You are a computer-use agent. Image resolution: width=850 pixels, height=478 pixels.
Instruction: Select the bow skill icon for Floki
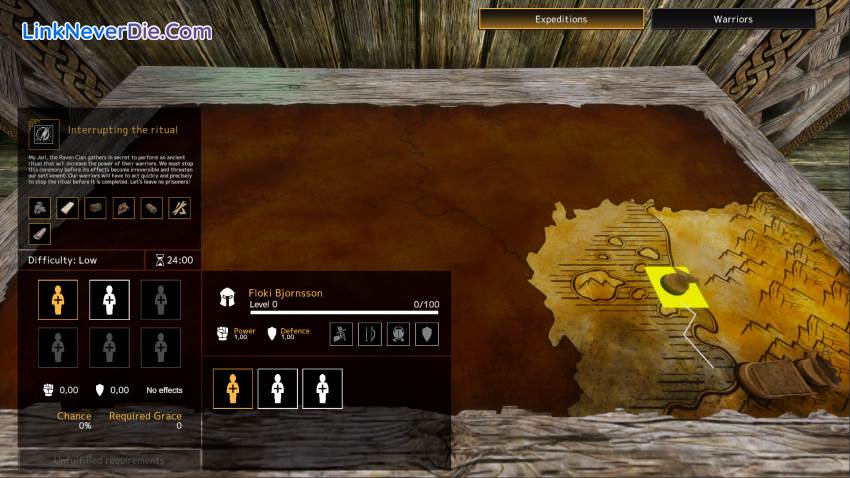coord(370,334)
